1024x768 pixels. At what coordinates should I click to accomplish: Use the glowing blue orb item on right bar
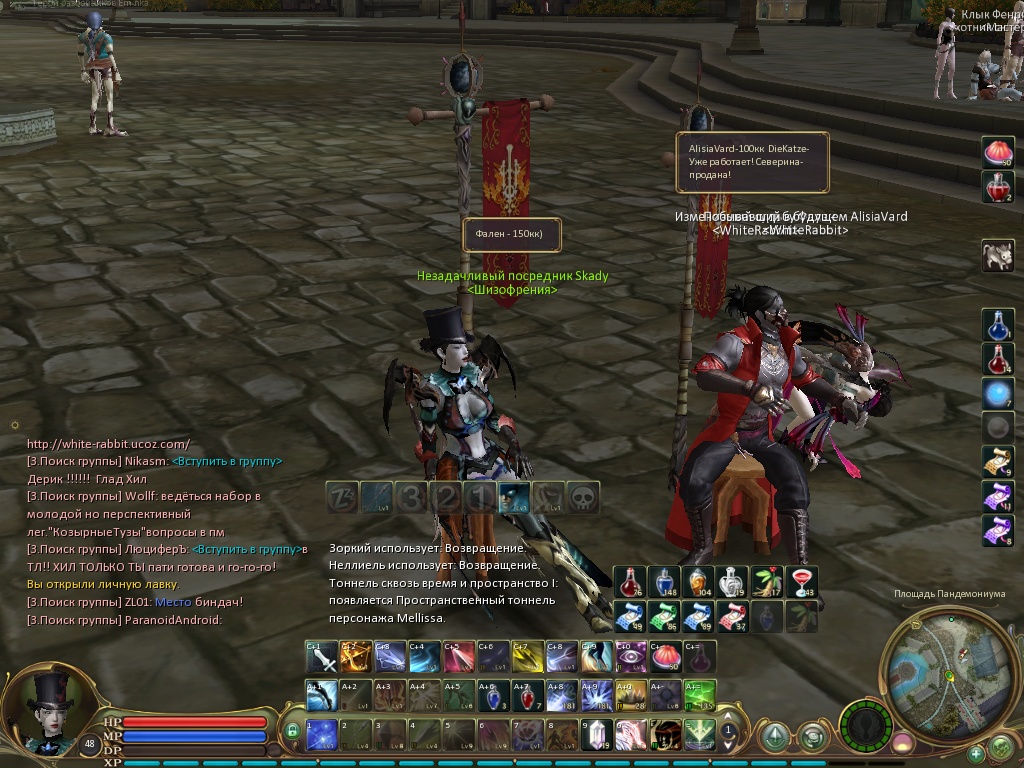point(997,393)
